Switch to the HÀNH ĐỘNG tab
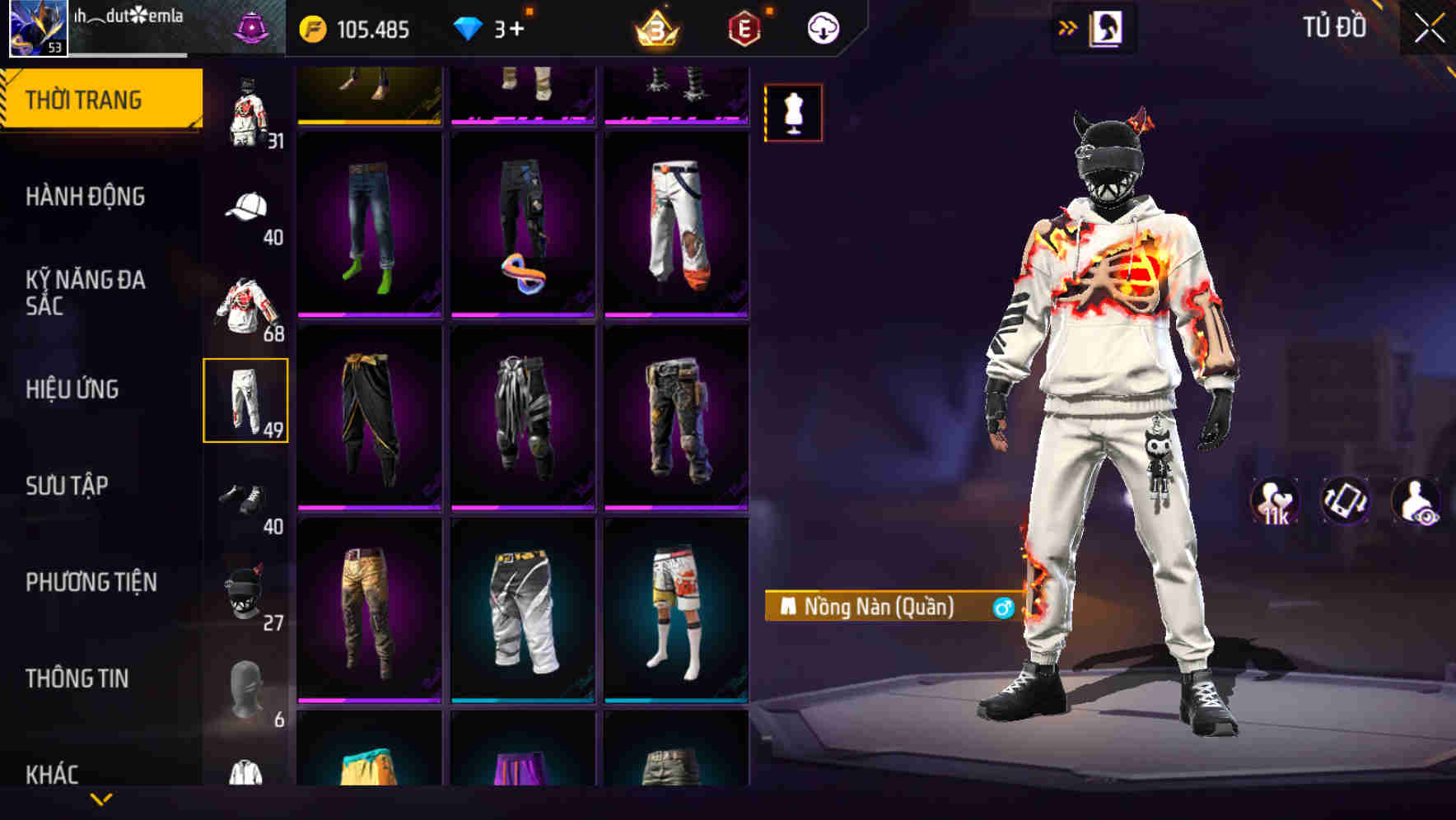 [x=84, y=198]
